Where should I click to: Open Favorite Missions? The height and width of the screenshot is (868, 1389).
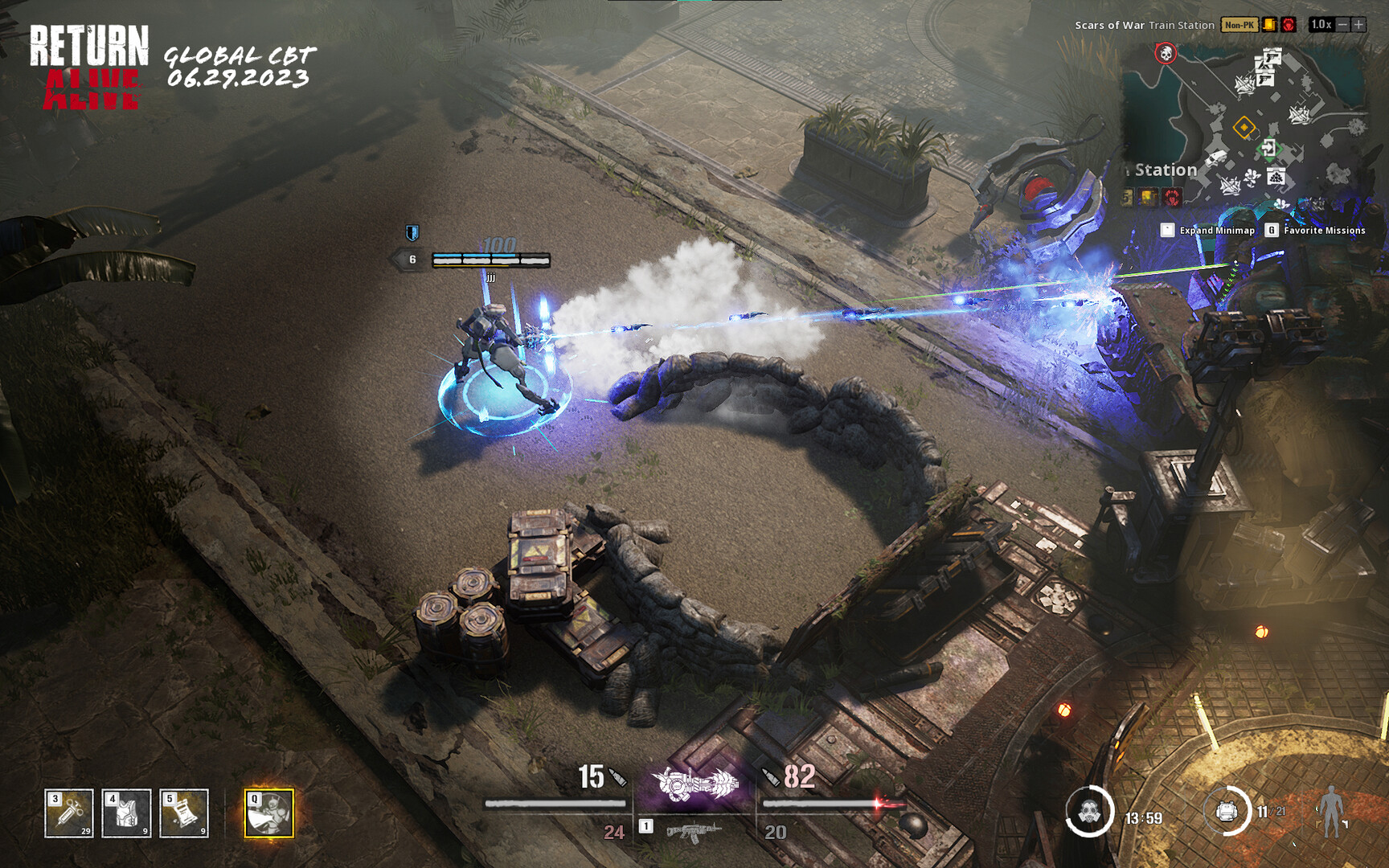(1271, 230)
